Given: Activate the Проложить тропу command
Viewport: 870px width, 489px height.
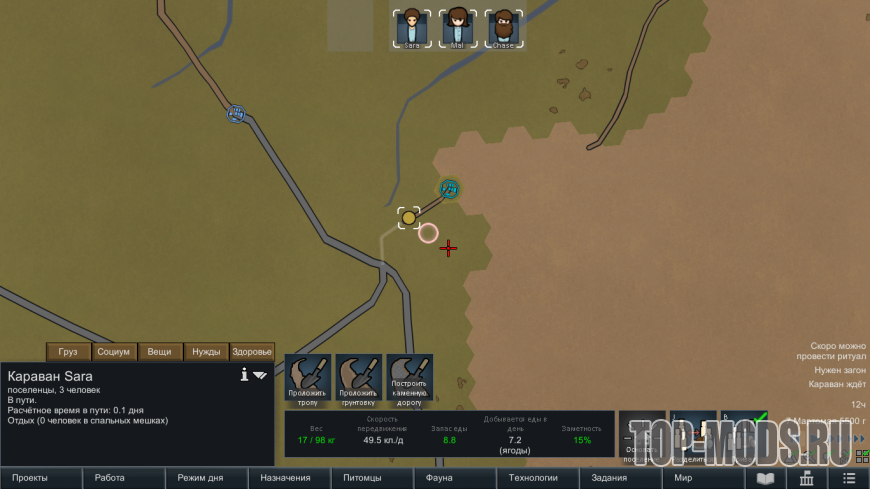Looking at the screenshot, I should click(x=308, y=380).
